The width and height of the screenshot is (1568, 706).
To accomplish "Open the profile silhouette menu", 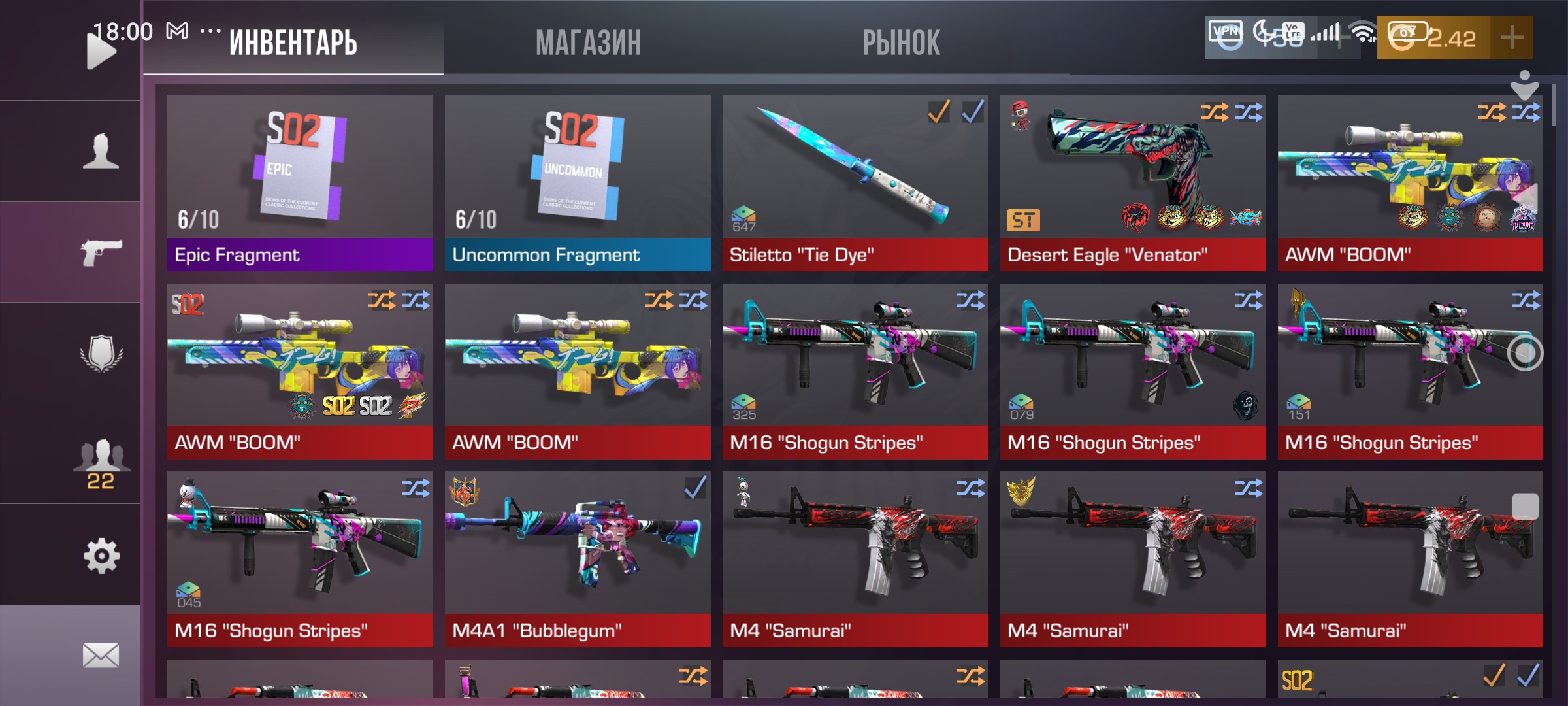I will (101, 151).
